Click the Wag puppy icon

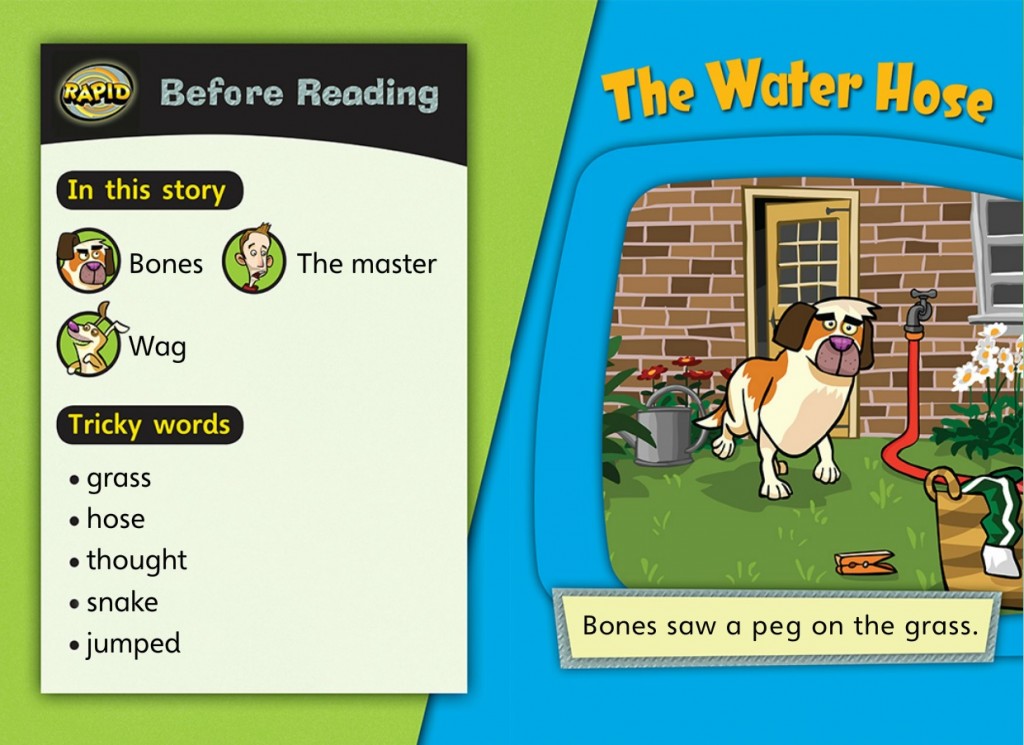pos(88,343)
